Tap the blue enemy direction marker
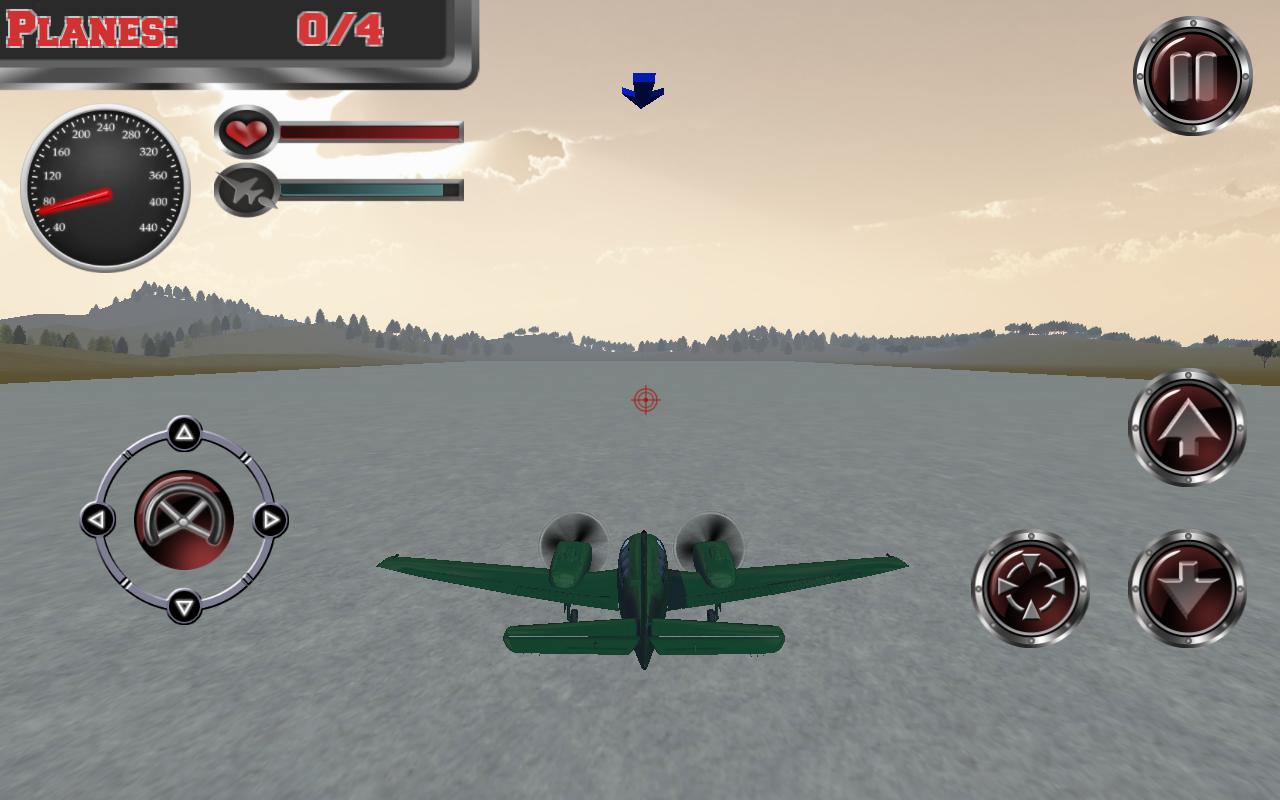The height and width of the screenshot is (800, 1280). point(643,86)
